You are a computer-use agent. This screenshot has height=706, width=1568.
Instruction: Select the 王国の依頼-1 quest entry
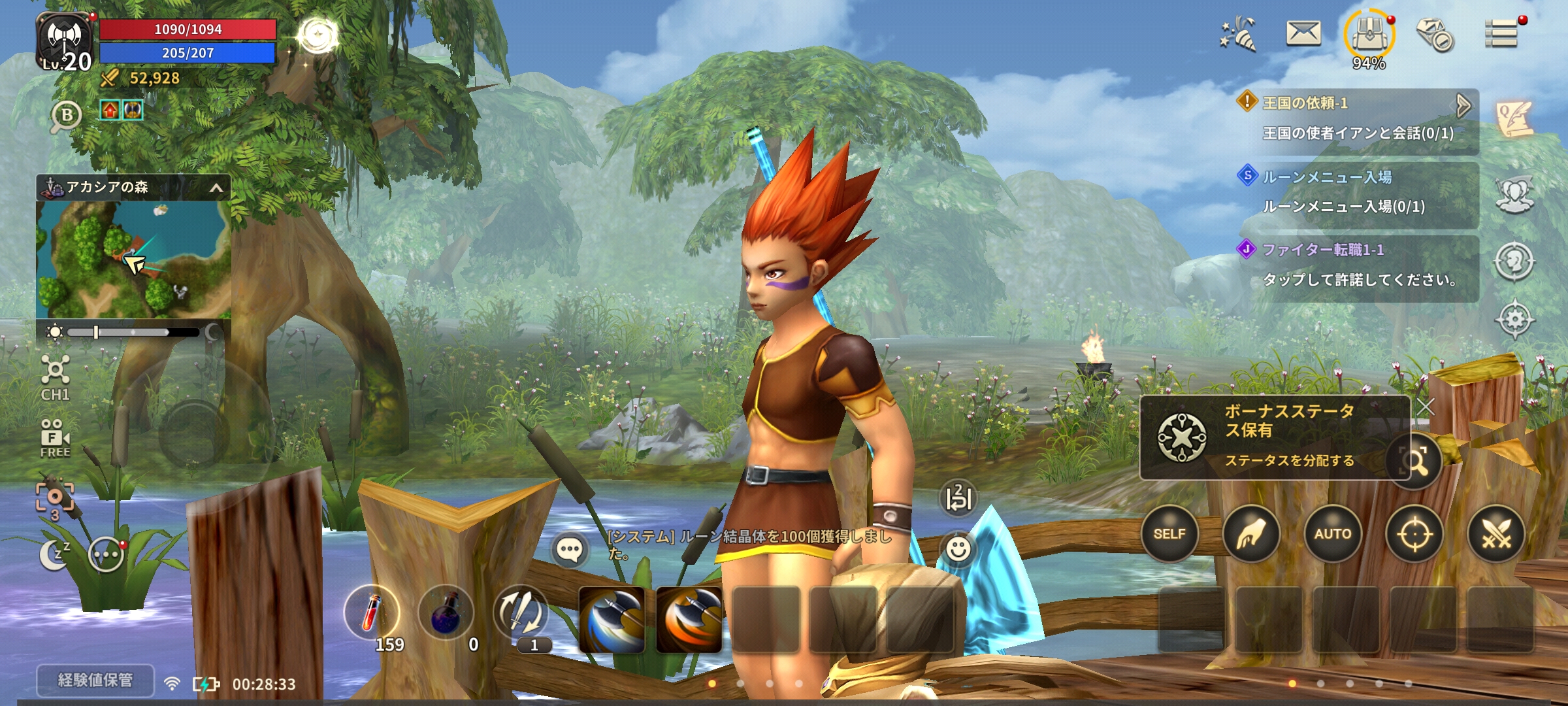coord(1358,118)
